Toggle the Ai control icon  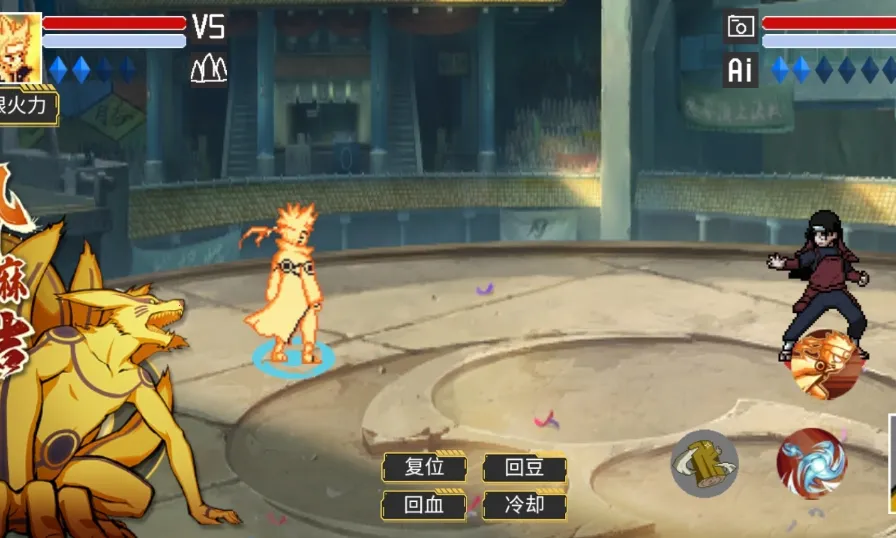pos(740,70)
